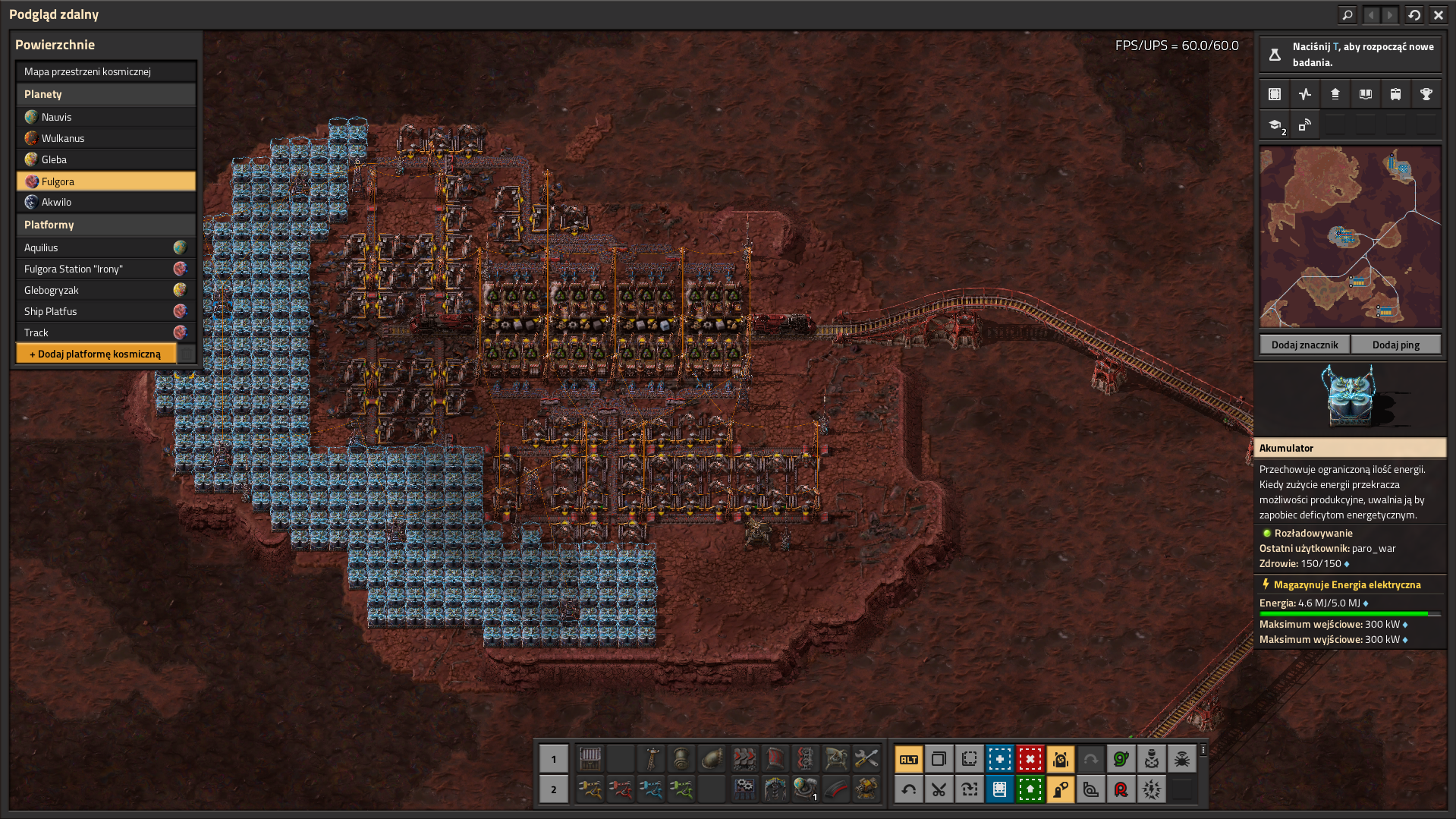Click Dodaj platformę kosmiczną button
Viewport: 1456px width, 819px height.
(96, 354)
